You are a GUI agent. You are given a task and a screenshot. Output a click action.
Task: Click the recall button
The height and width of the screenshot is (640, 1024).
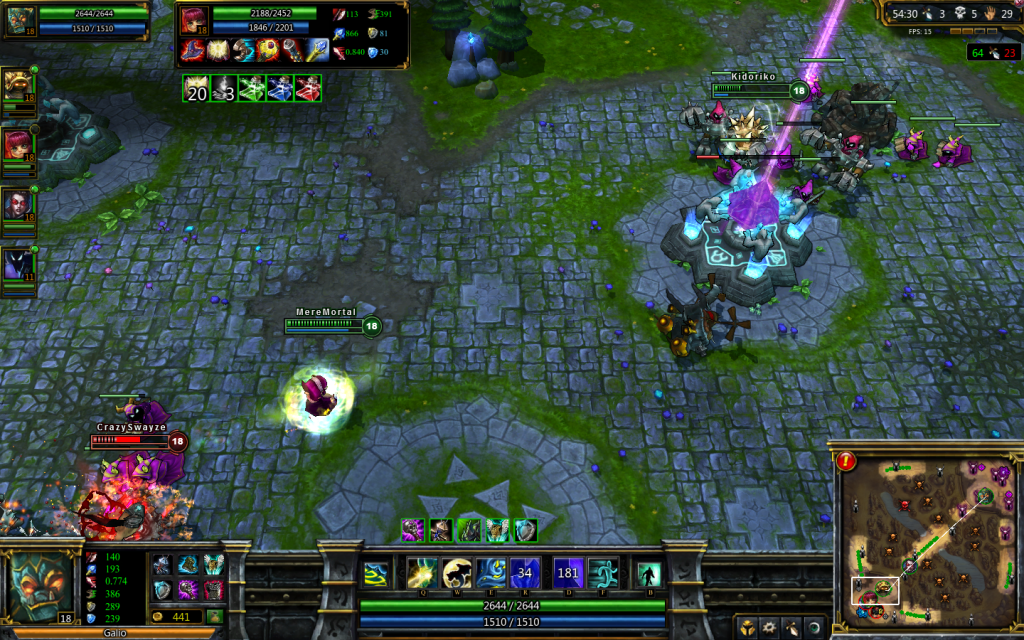click(x=648, y=574)
